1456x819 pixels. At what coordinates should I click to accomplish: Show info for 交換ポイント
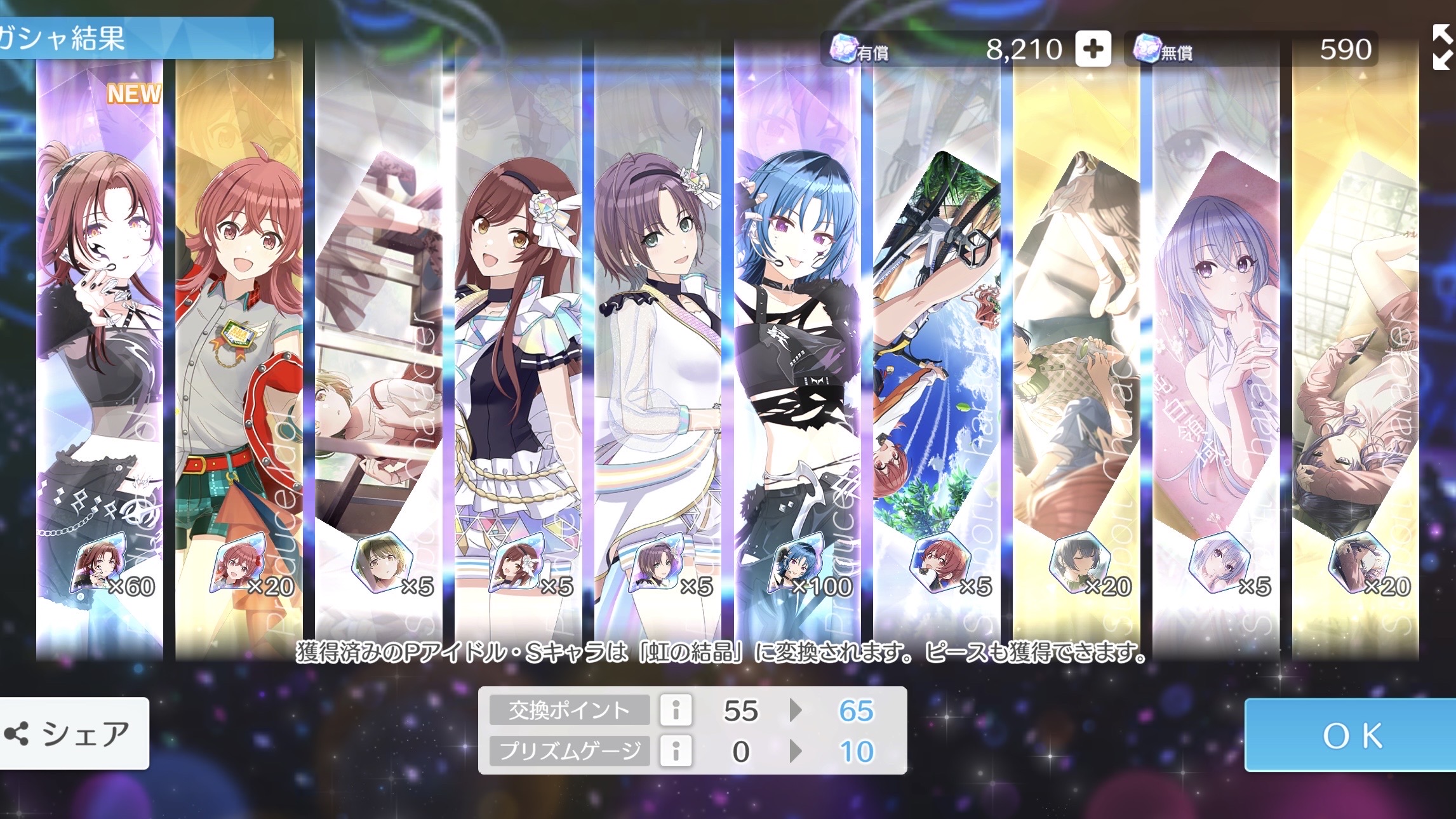(676, 710)
